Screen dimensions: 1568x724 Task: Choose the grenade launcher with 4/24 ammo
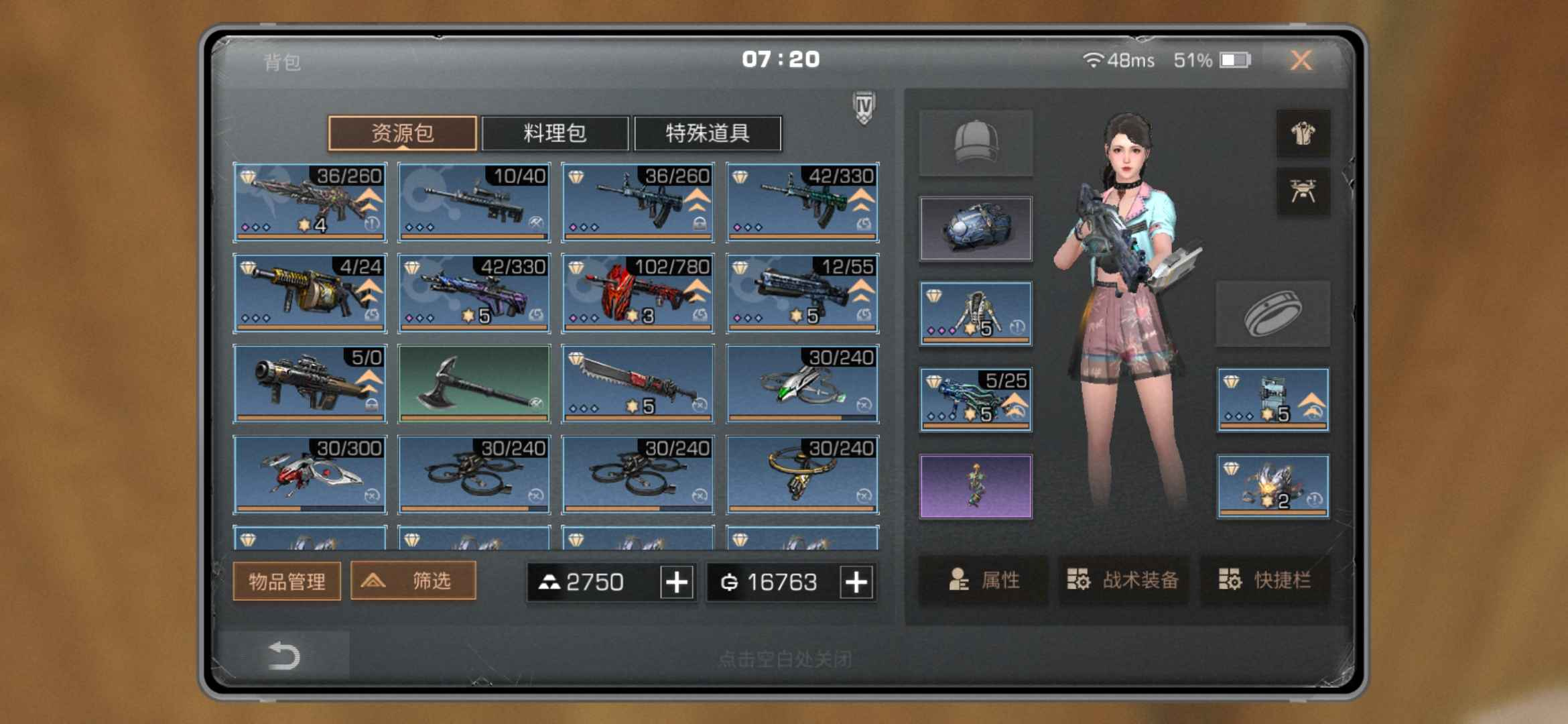click(x=310, y=293)
